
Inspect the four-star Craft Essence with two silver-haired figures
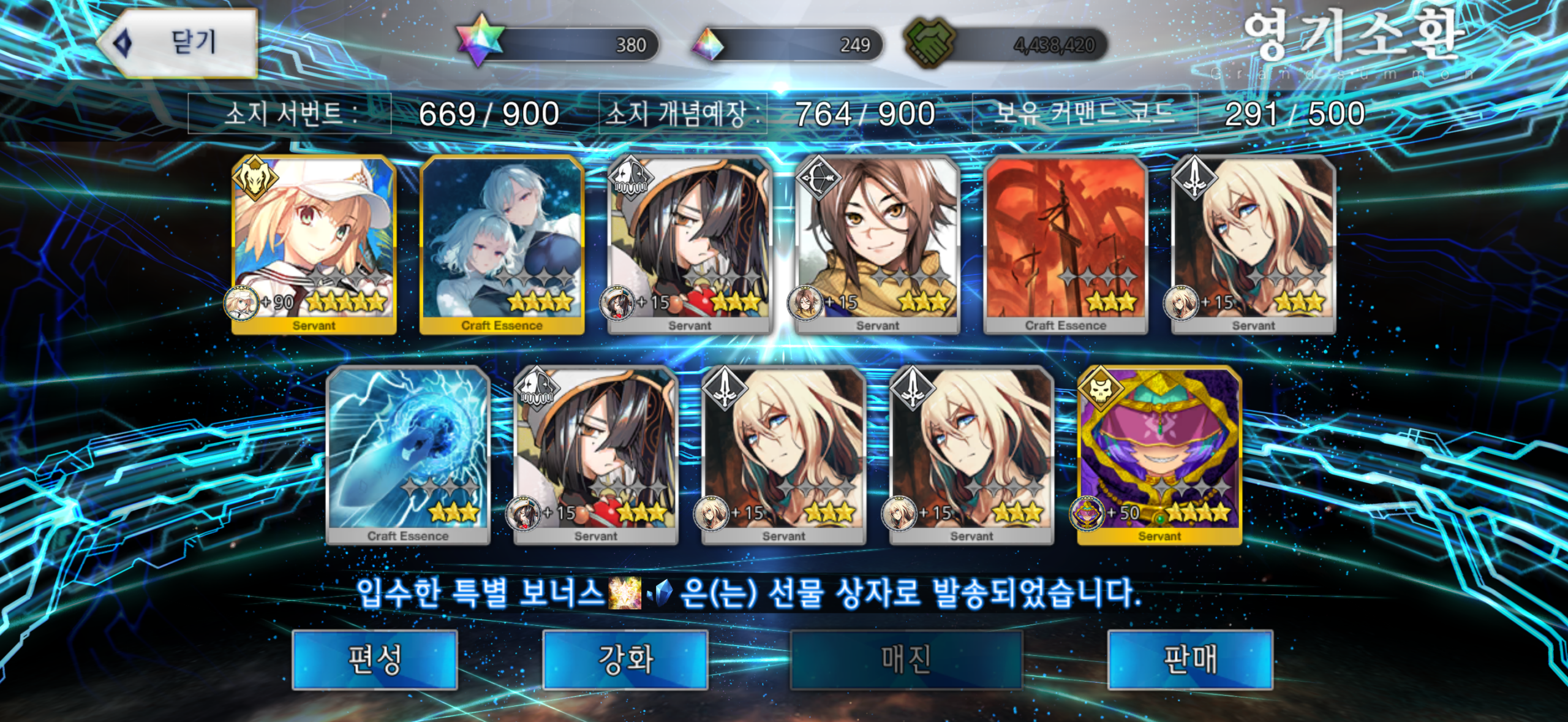point(502,245)
